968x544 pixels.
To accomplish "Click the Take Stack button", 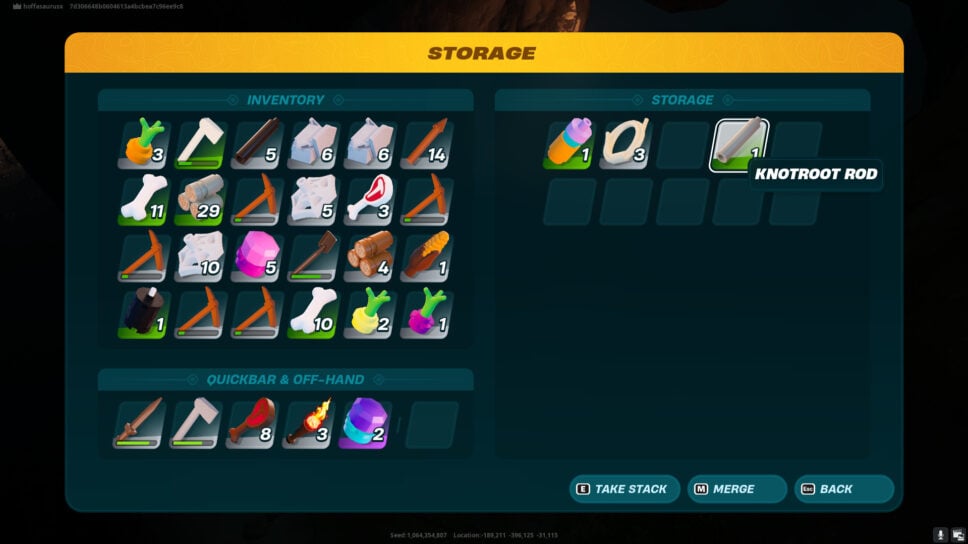I will (624, 489).
